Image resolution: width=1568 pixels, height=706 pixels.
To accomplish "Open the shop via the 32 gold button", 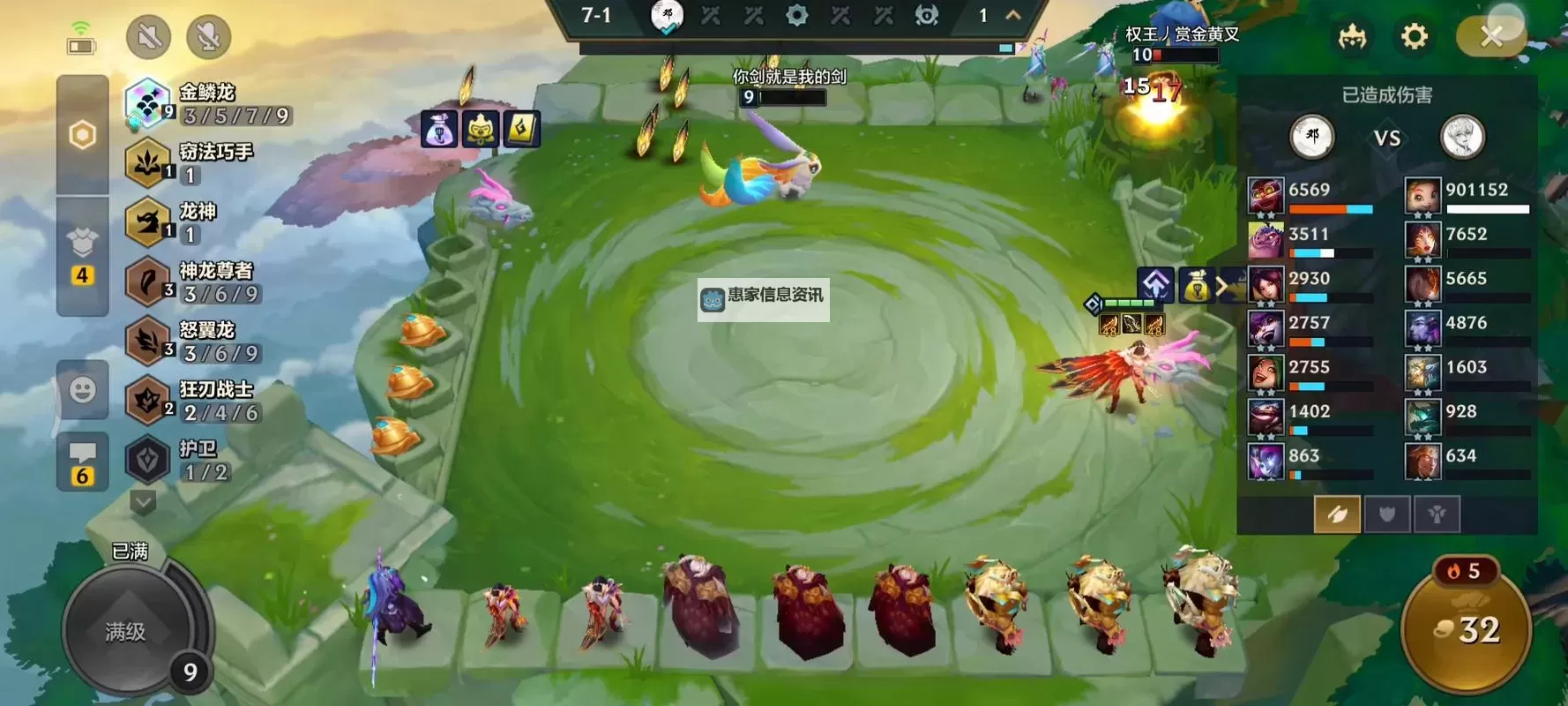I will pyautogui.click(x=1466, y=630).
